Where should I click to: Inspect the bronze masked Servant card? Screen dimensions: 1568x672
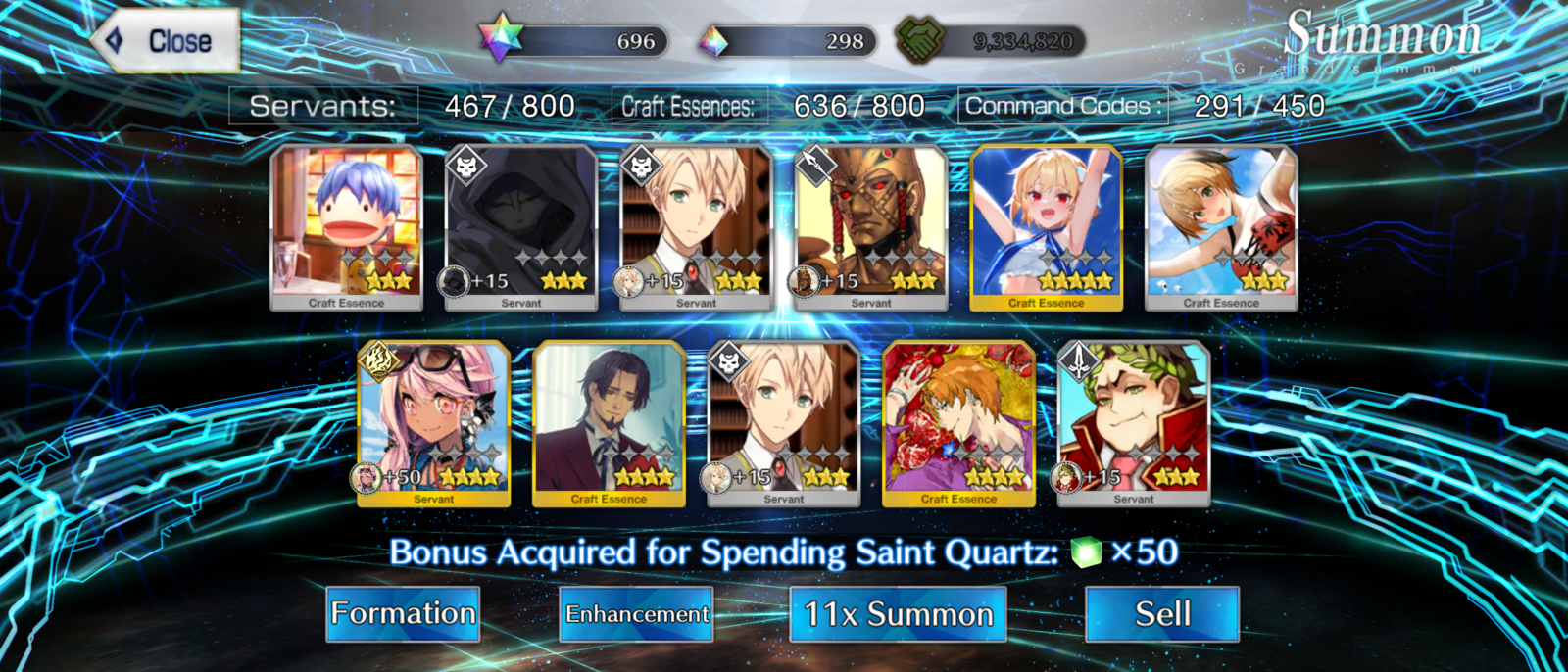coord(871,227)
